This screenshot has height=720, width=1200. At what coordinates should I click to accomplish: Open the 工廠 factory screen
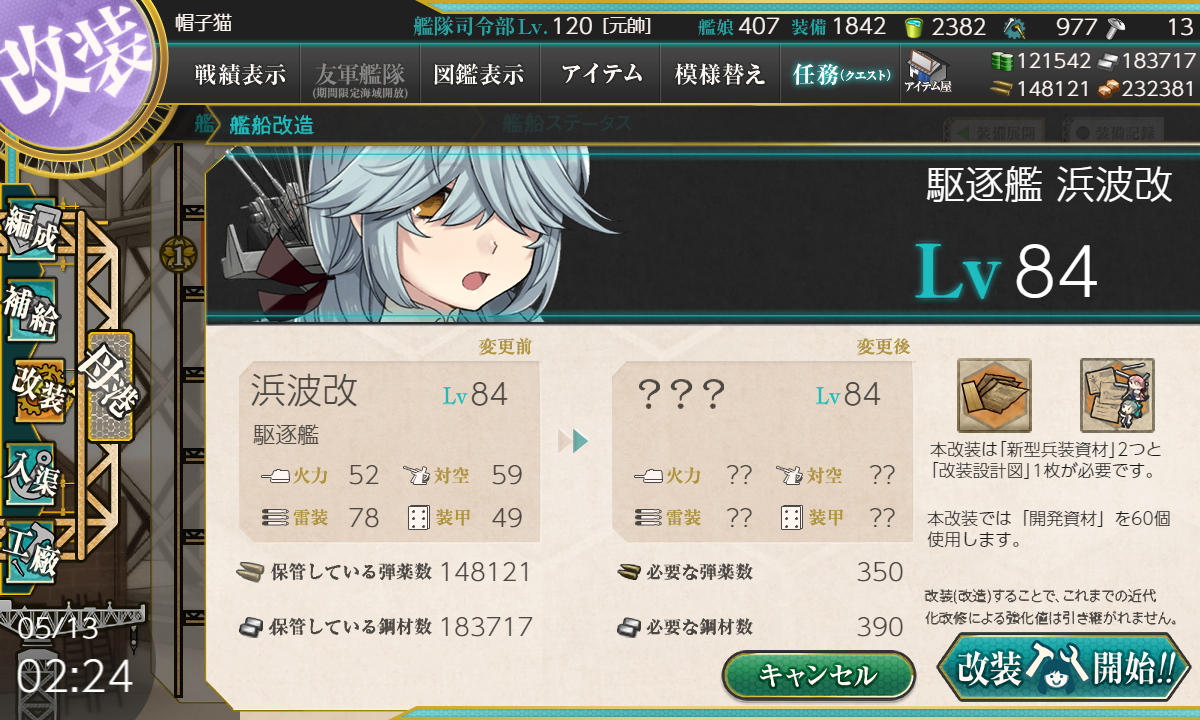click(x=30, y=548)
